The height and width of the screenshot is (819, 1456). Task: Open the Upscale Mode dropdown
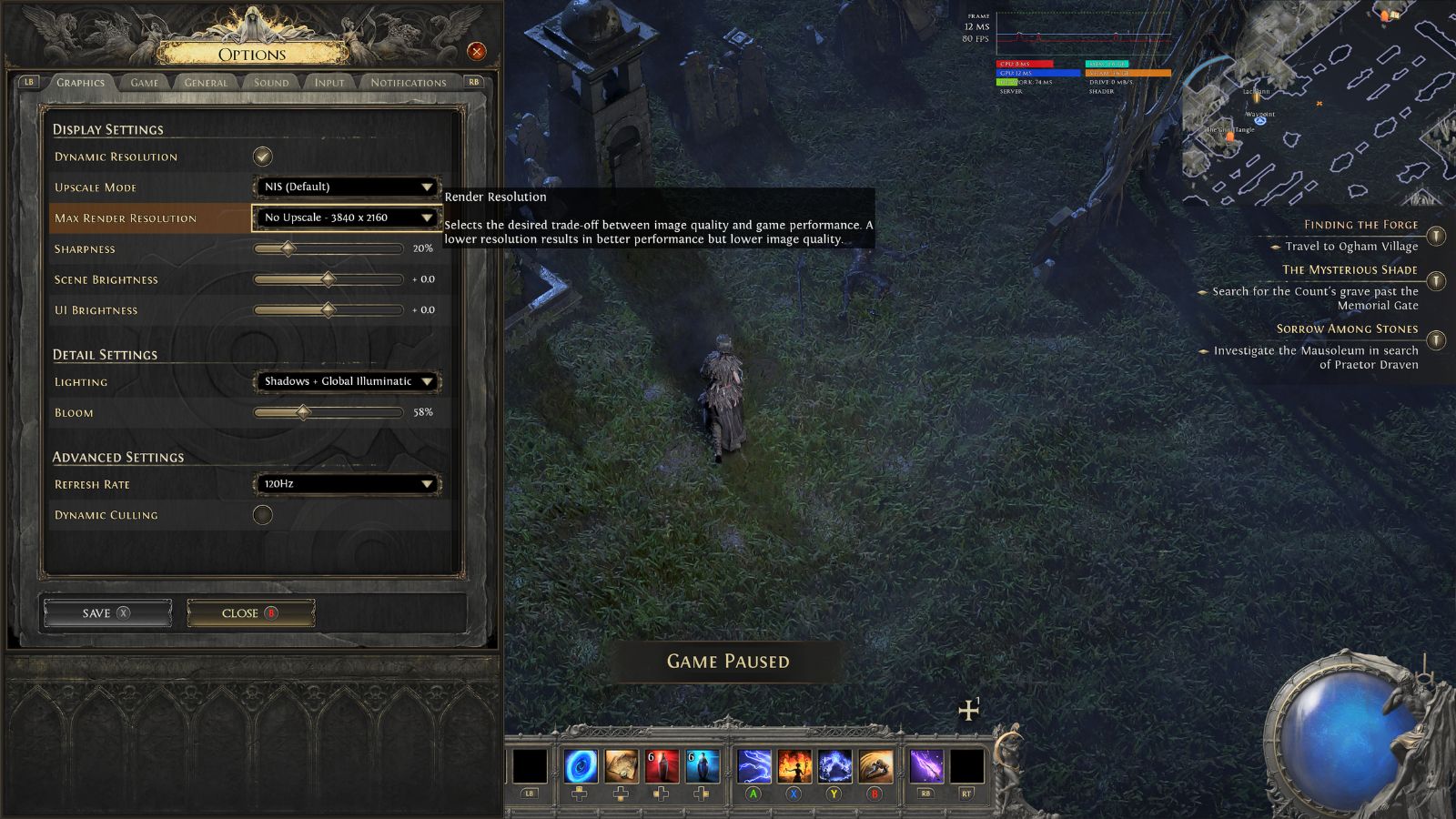346,186
